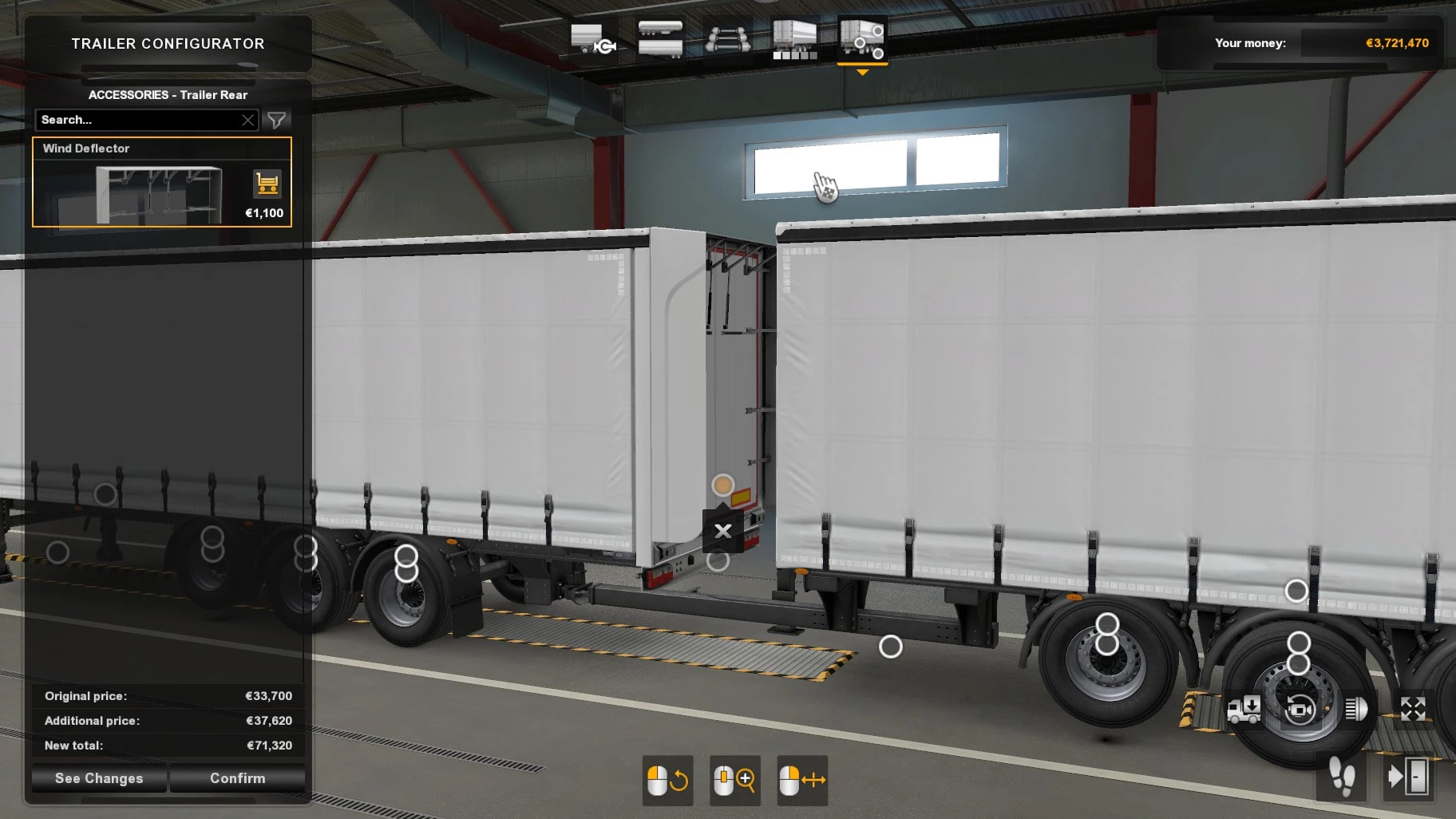Switch to ACCESSORIES - Trailer Rear panel header
The width and height of the screenshot is (1456, 819).
tap(168, 94)
